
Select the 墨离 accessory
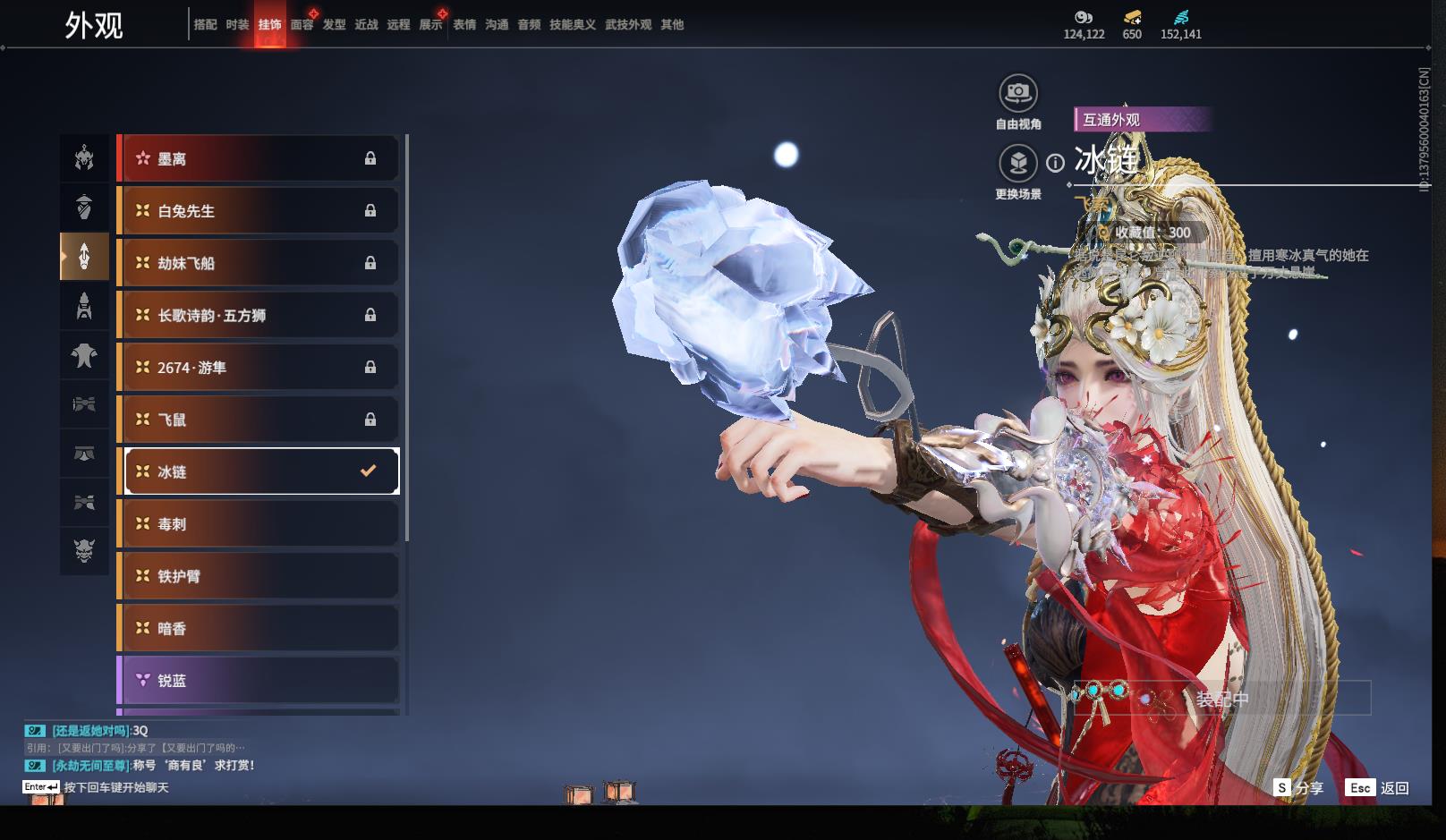click(x=259, y=159)
